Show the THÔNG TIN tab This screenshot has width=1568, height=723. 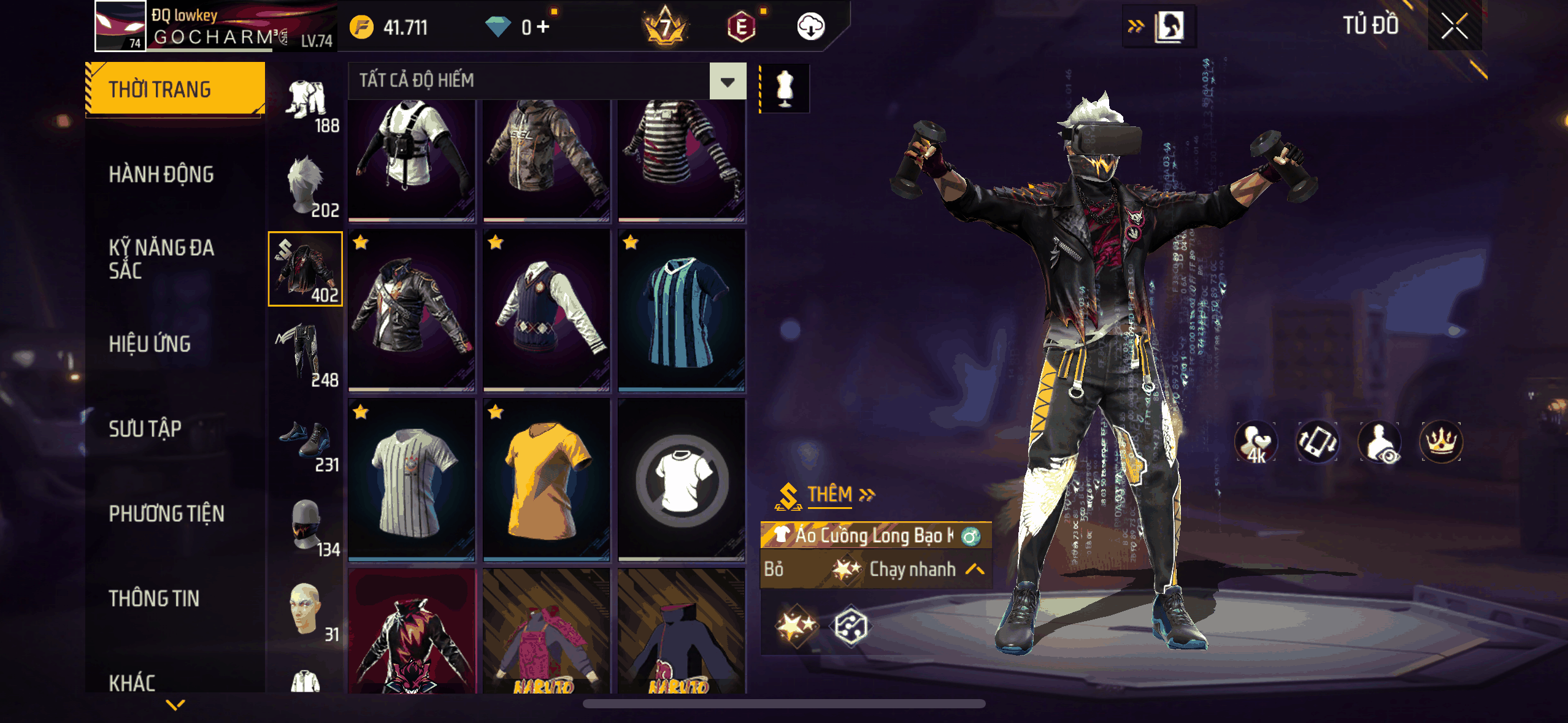154,599
